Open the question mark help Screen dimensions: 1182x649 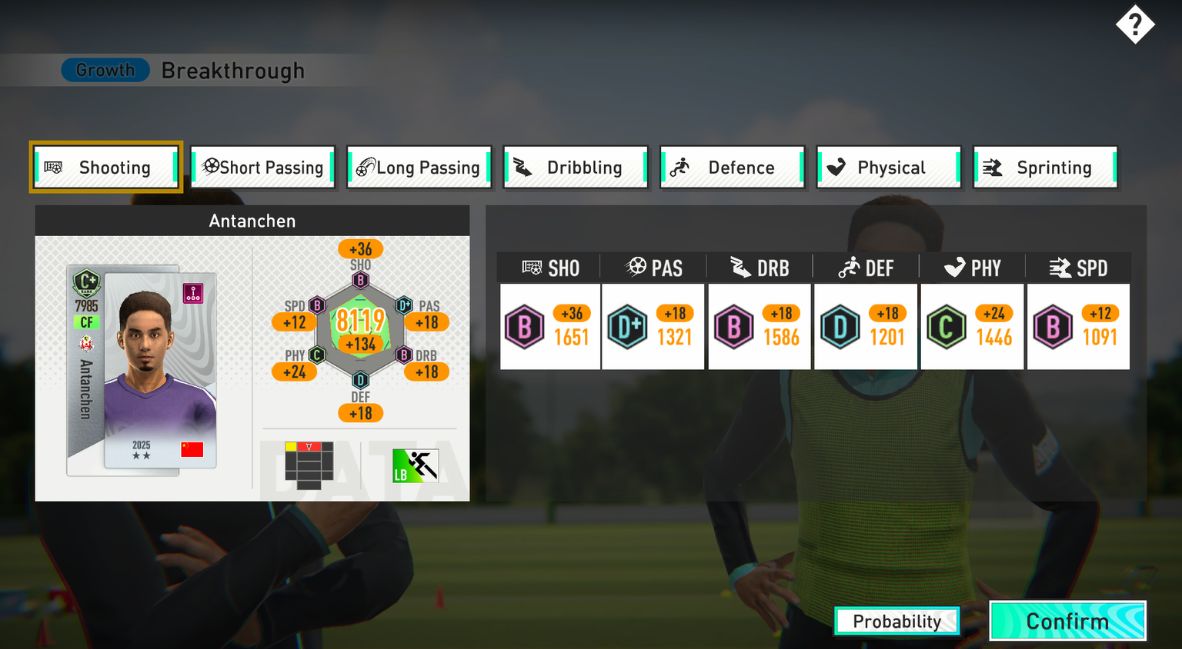click(x=1135, y=25)
